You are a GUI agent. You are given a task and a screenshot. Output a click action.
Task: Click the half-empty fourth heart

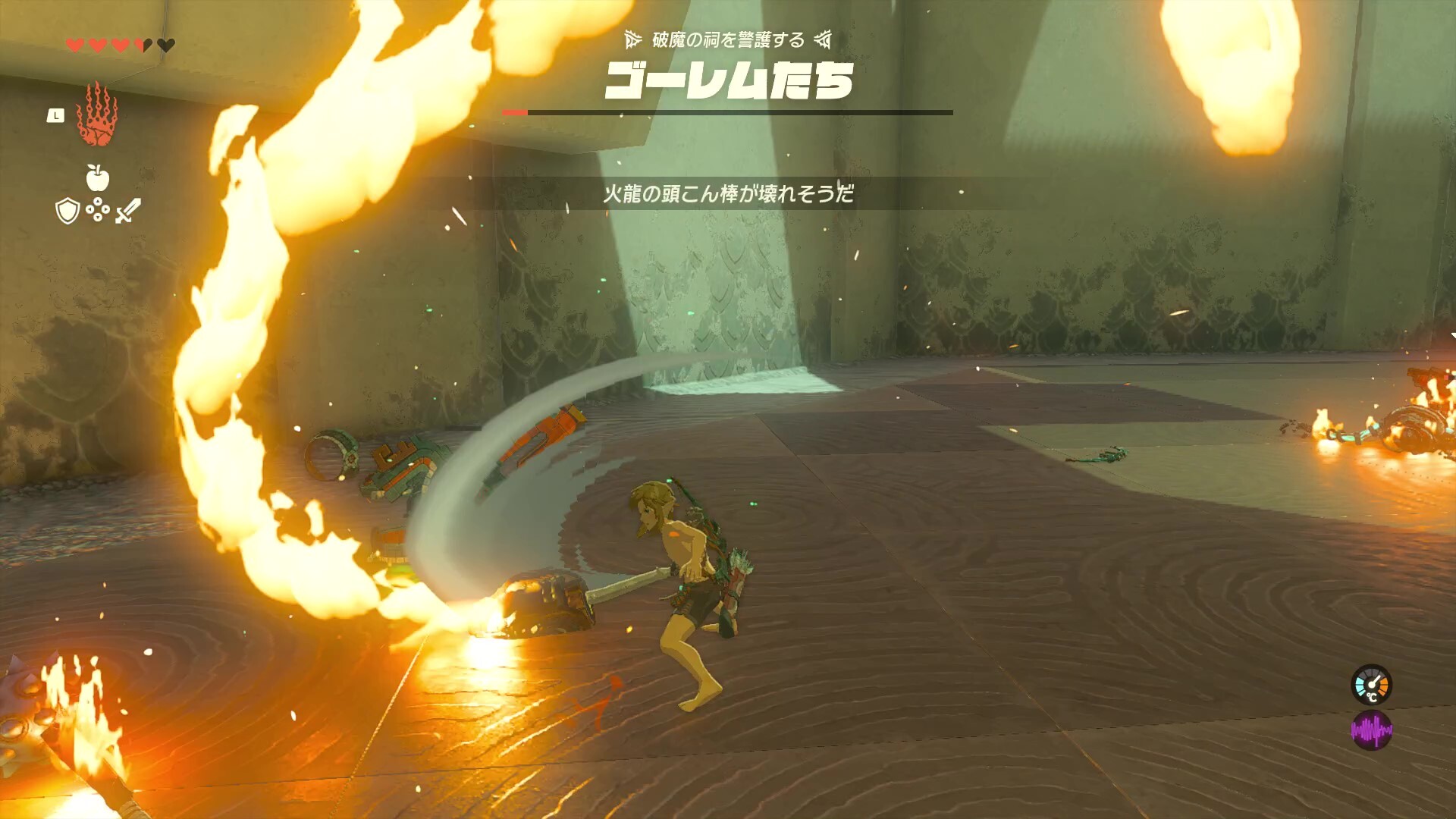pyautogui.click(x=143, y=45)
